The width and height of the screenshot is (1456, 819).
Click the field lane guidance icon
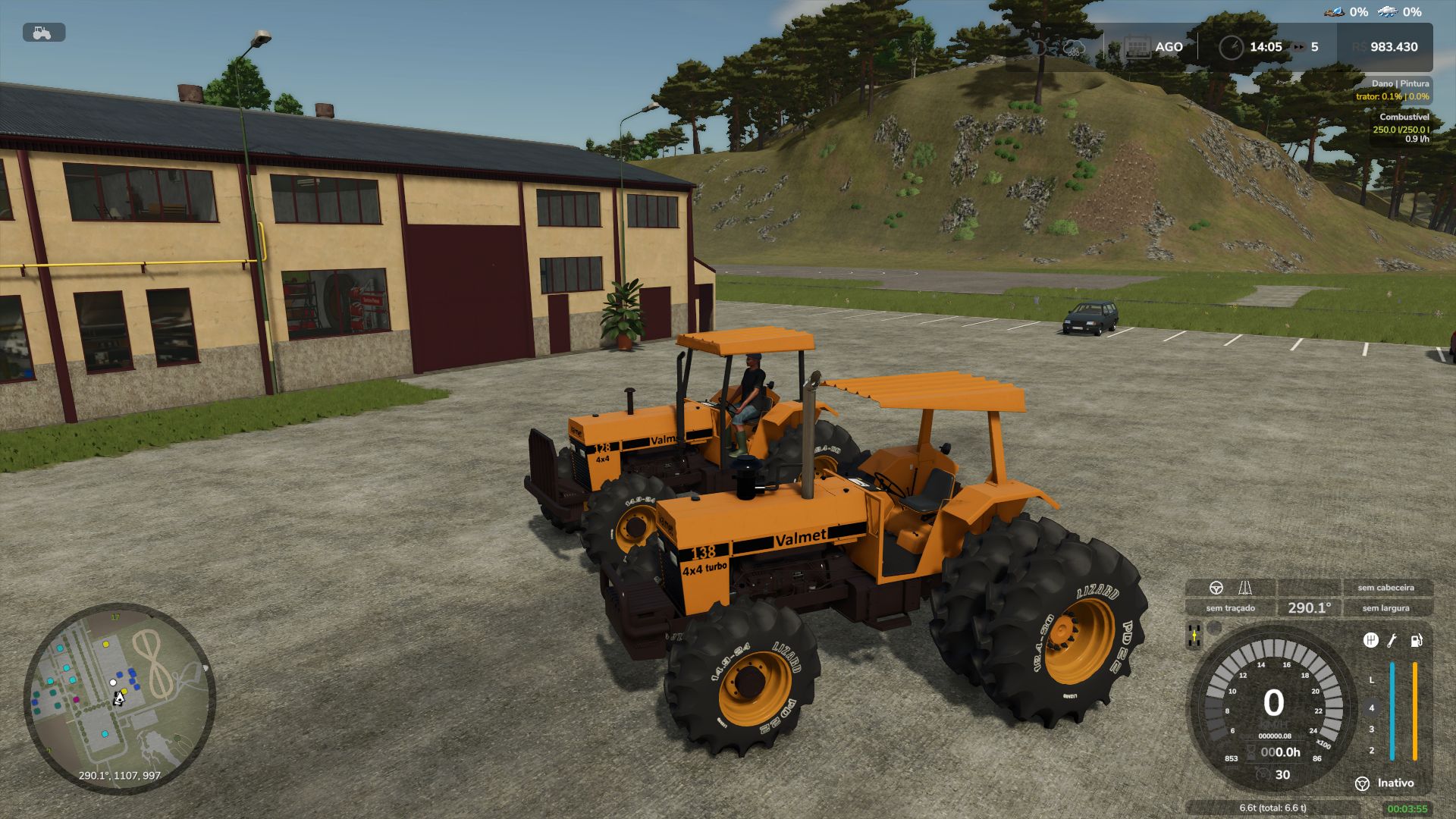click(1245, 589)
